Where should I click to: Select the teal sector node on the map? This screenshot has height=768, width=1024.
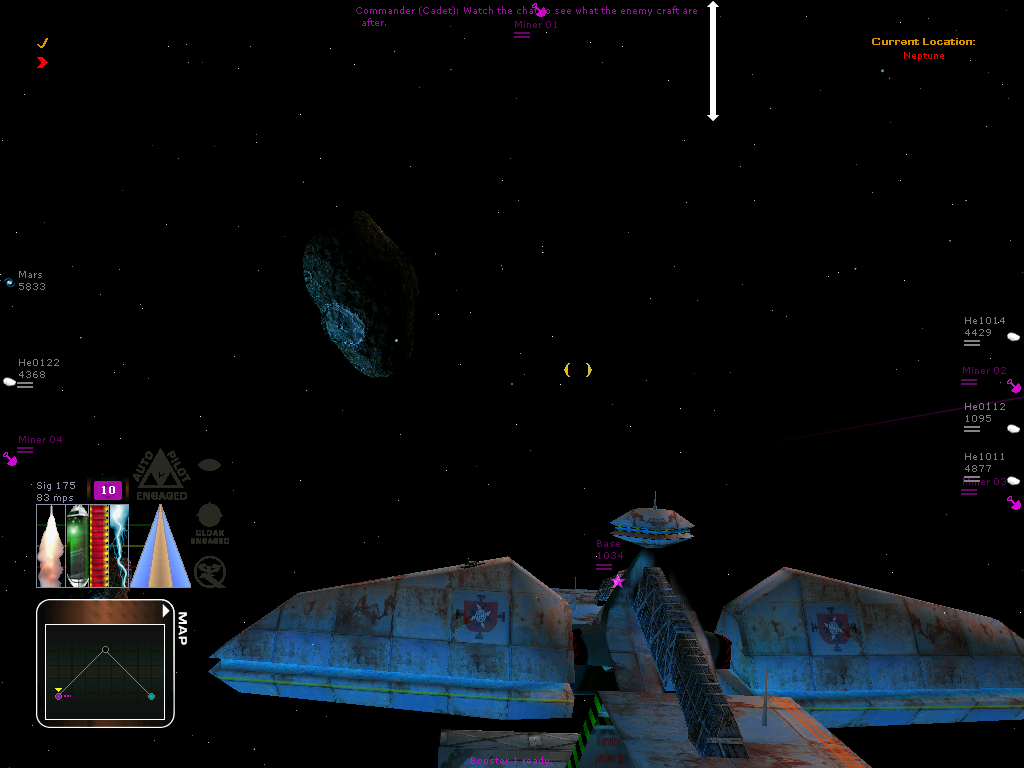pyautogui.click(x=151, y=696)
